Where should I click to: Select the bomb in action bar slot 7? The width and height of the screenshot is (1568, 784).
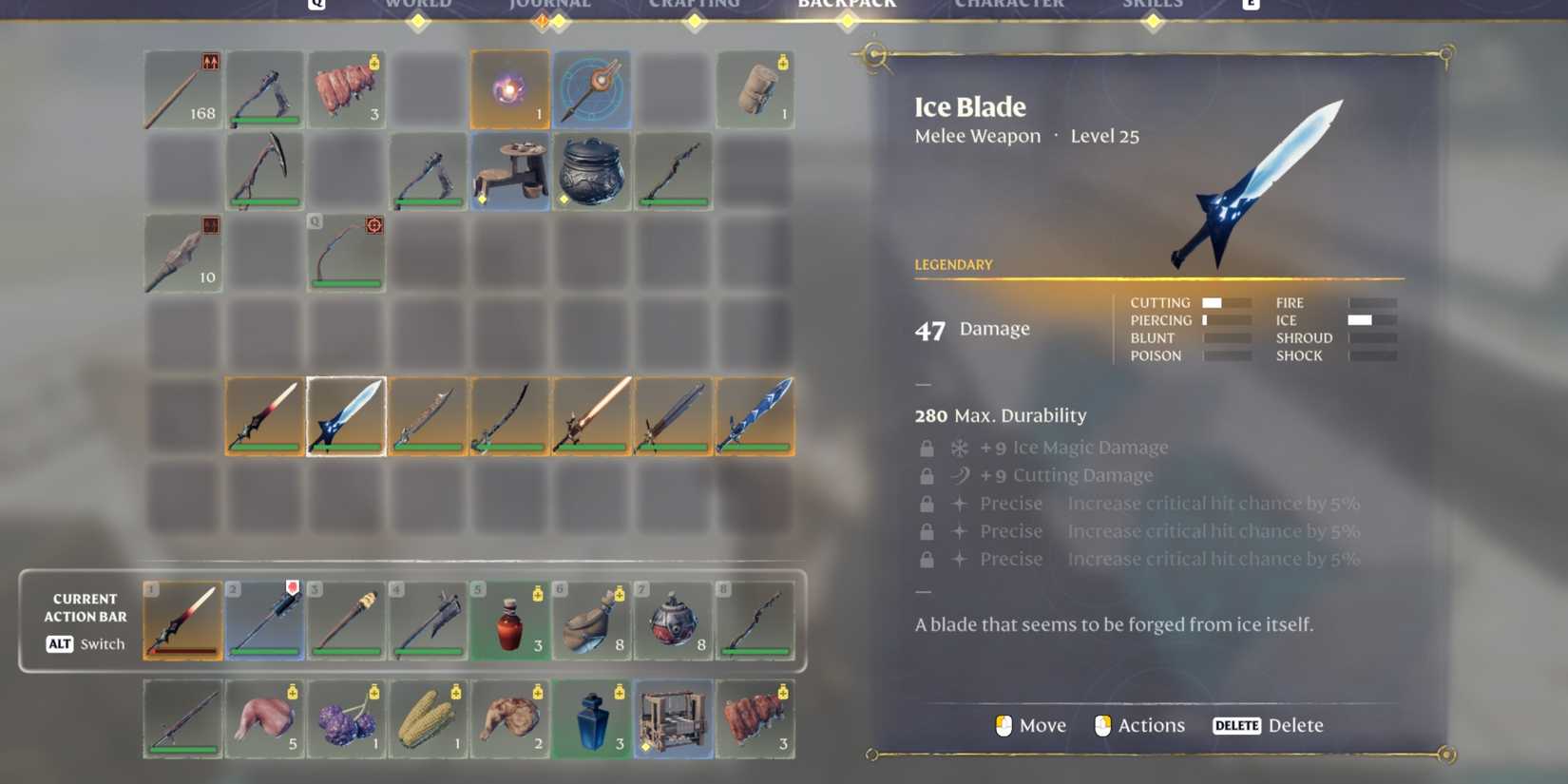[x=673, y=621]
